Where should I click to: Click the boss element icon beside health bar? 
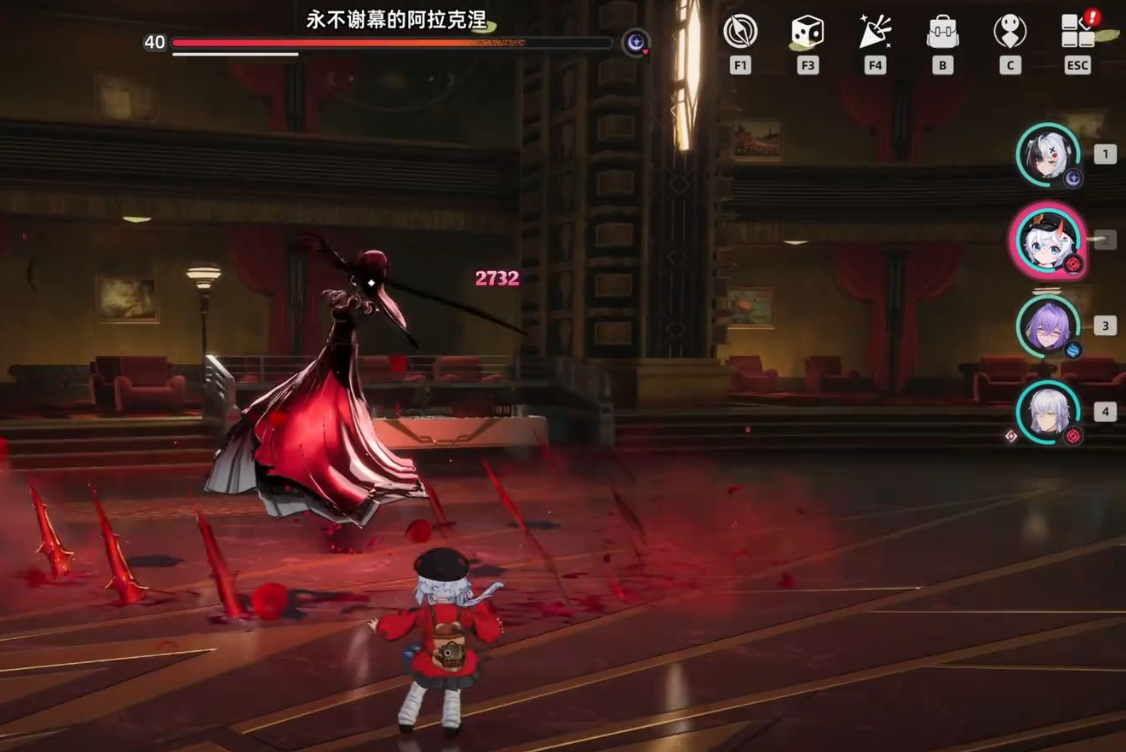(636, 43)
